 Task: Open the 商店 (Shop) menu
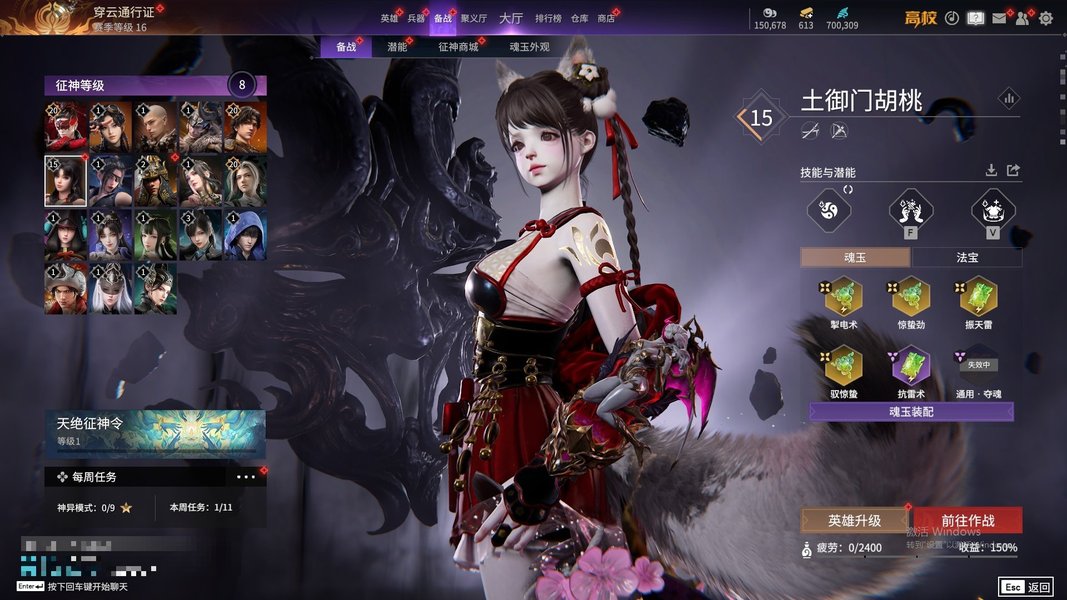coord(606,18)
